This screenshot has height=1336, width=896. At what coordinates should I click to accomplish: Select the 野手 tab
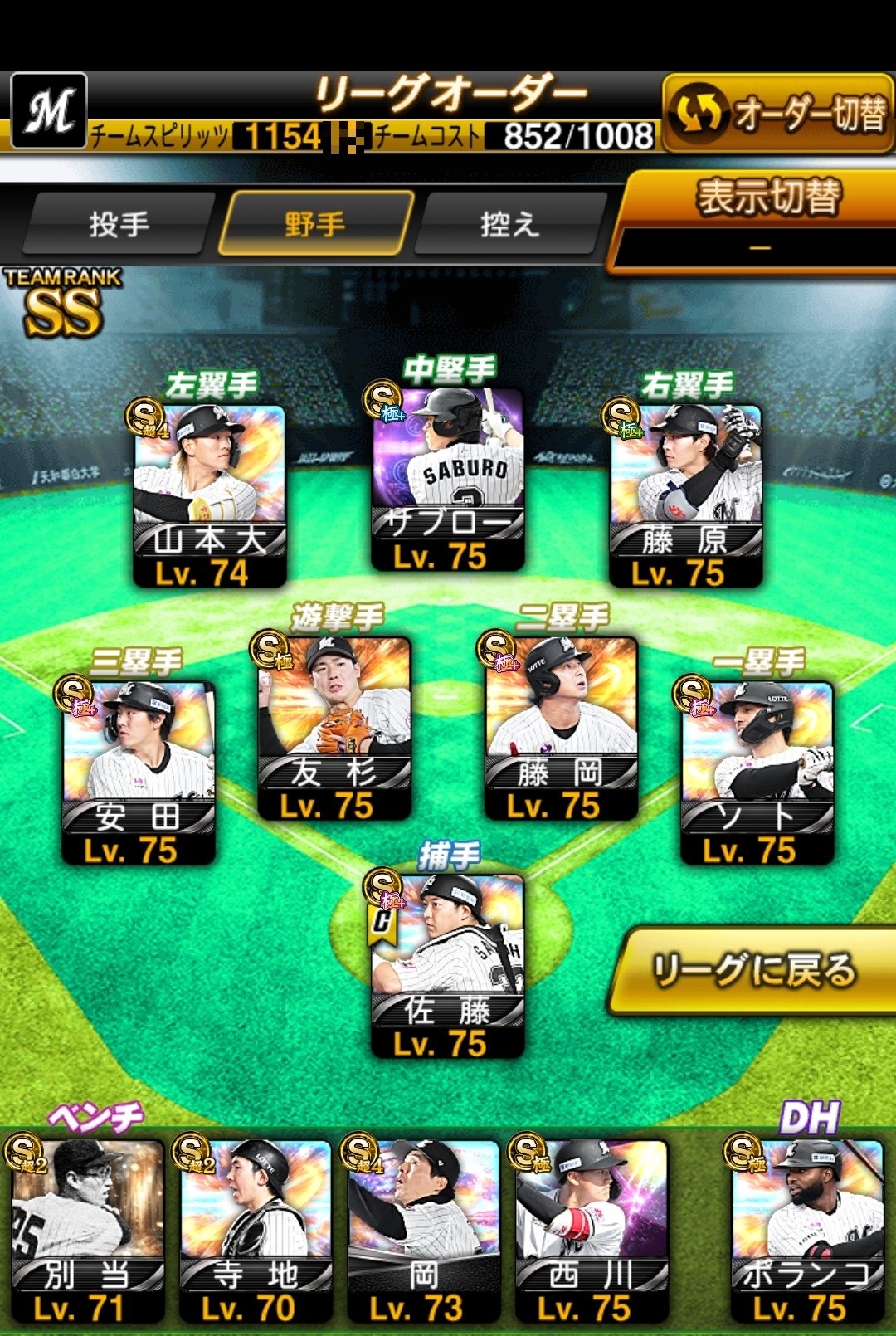coord(315,224)
